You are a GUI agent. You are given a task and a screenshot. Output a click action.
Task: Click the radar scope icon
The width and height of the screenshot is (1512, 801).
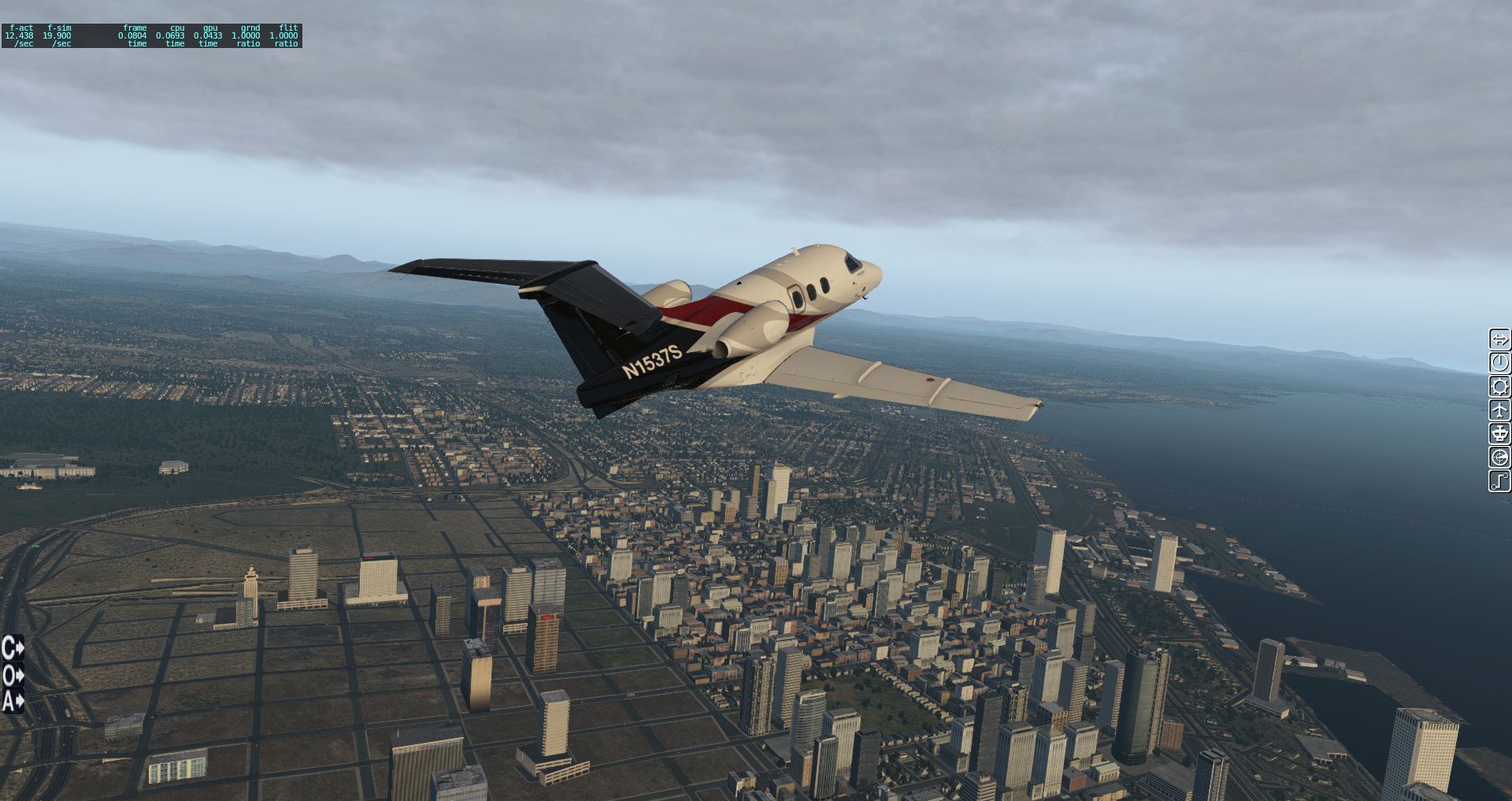pos(1499,458)
